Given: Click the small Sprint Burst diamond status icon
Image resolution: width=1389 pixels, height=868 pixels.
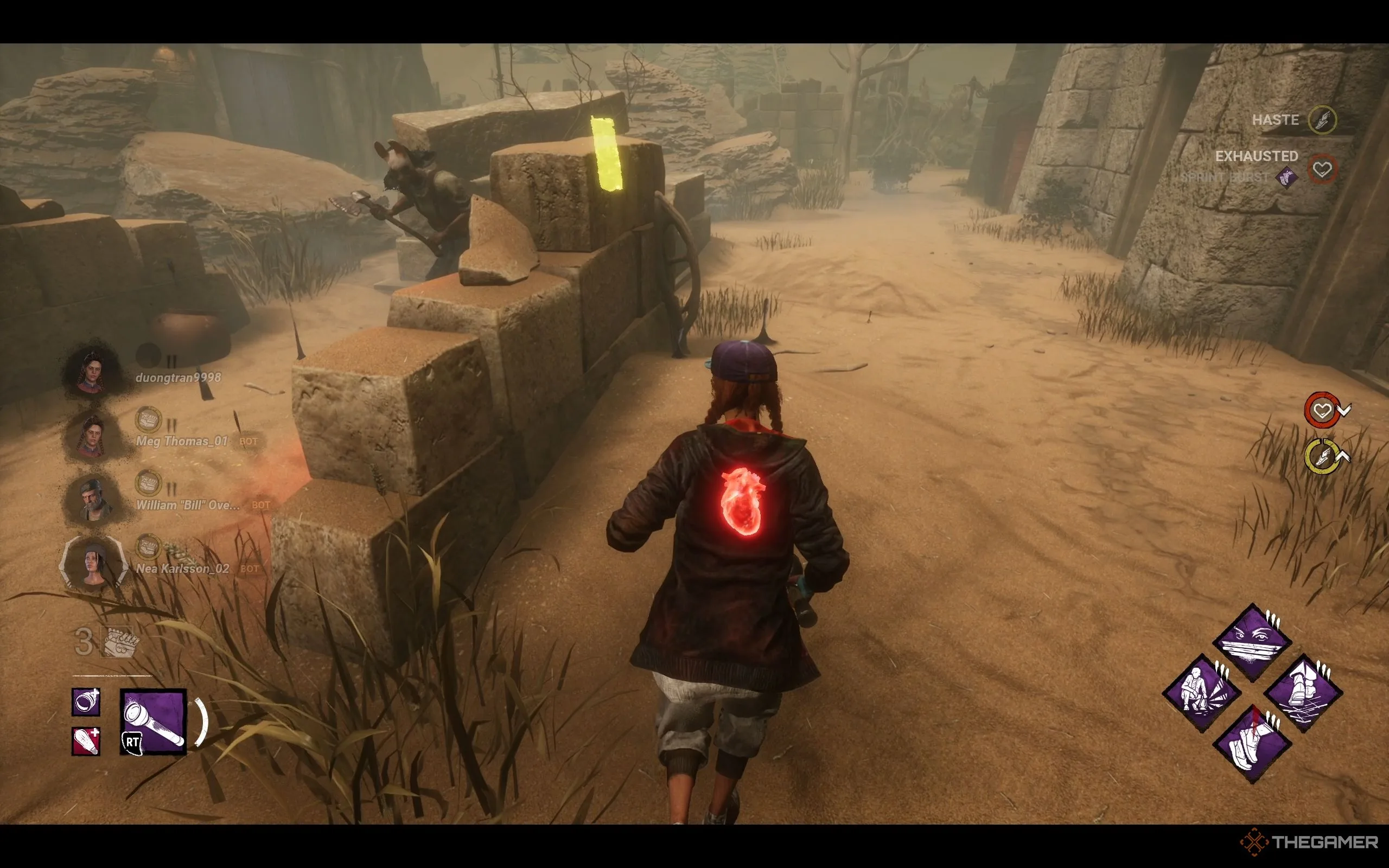Looking at the screenshot, I should 1287,177.
